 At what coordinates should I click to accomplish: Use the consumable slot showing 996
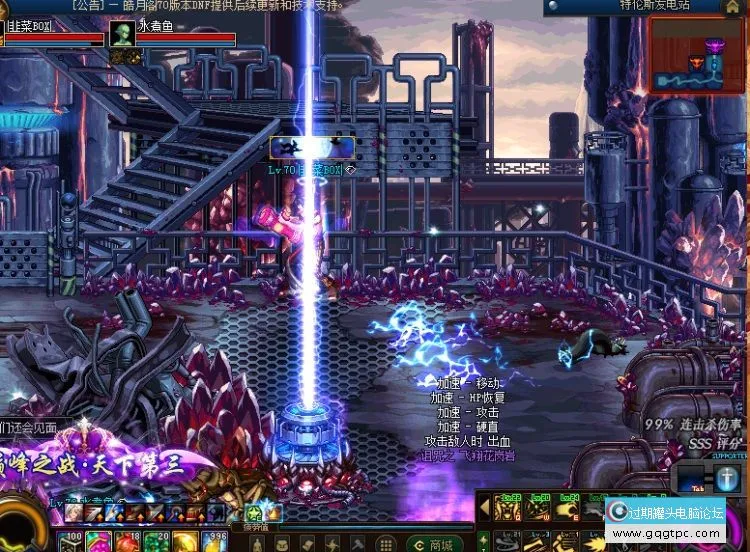click(x=214, y=541)
